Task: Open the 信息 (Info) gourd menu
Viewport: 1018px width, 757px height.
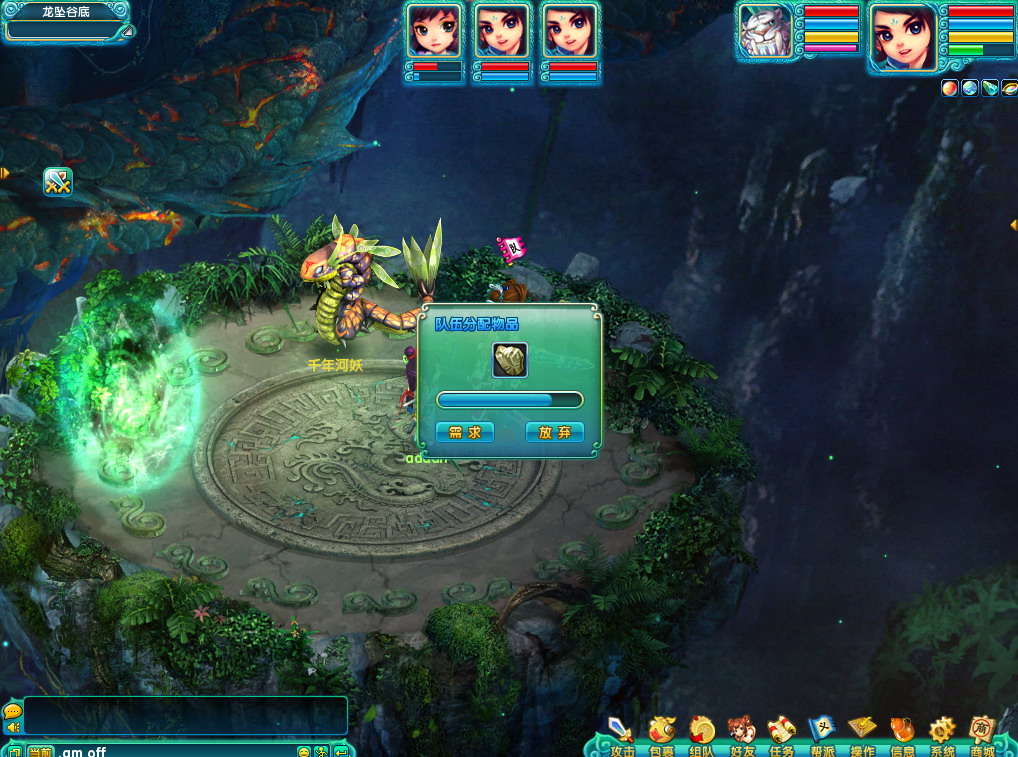Action: tap(902, 733)
